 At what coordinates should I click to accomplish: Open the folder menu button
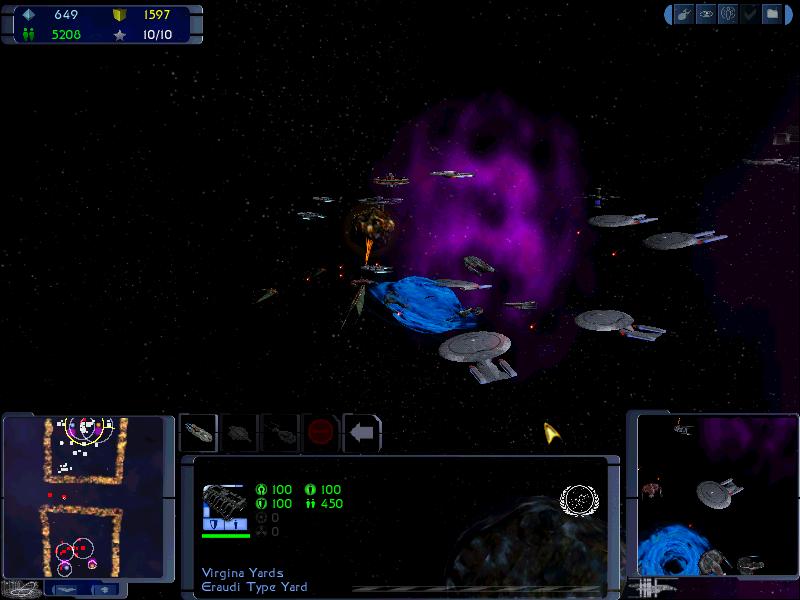772,15
